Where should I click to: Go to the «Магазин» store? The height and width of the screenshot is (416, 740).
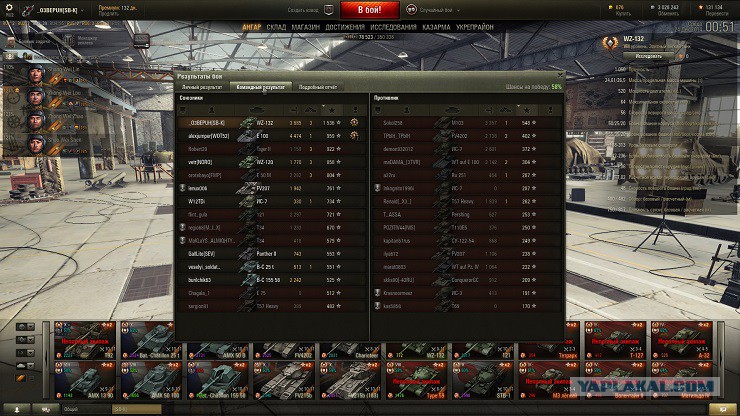tap(307, 27)
